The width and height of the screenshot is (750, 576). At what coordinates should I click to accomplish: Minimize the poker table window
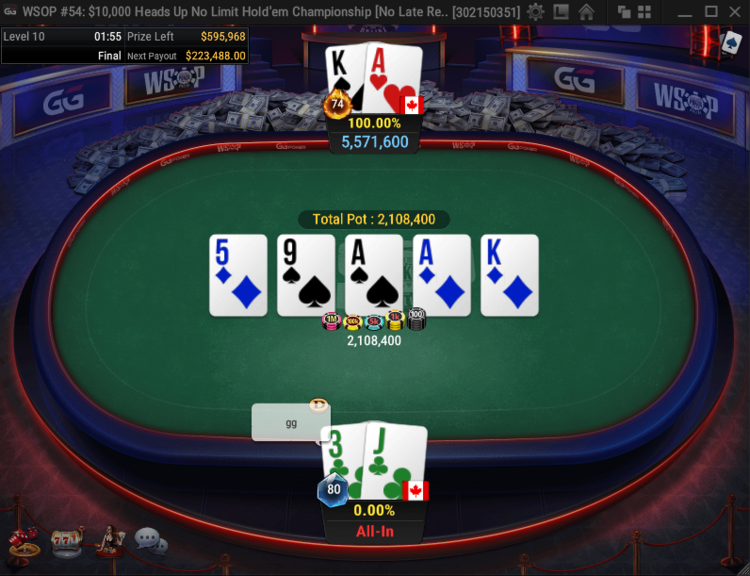(683, 12)
